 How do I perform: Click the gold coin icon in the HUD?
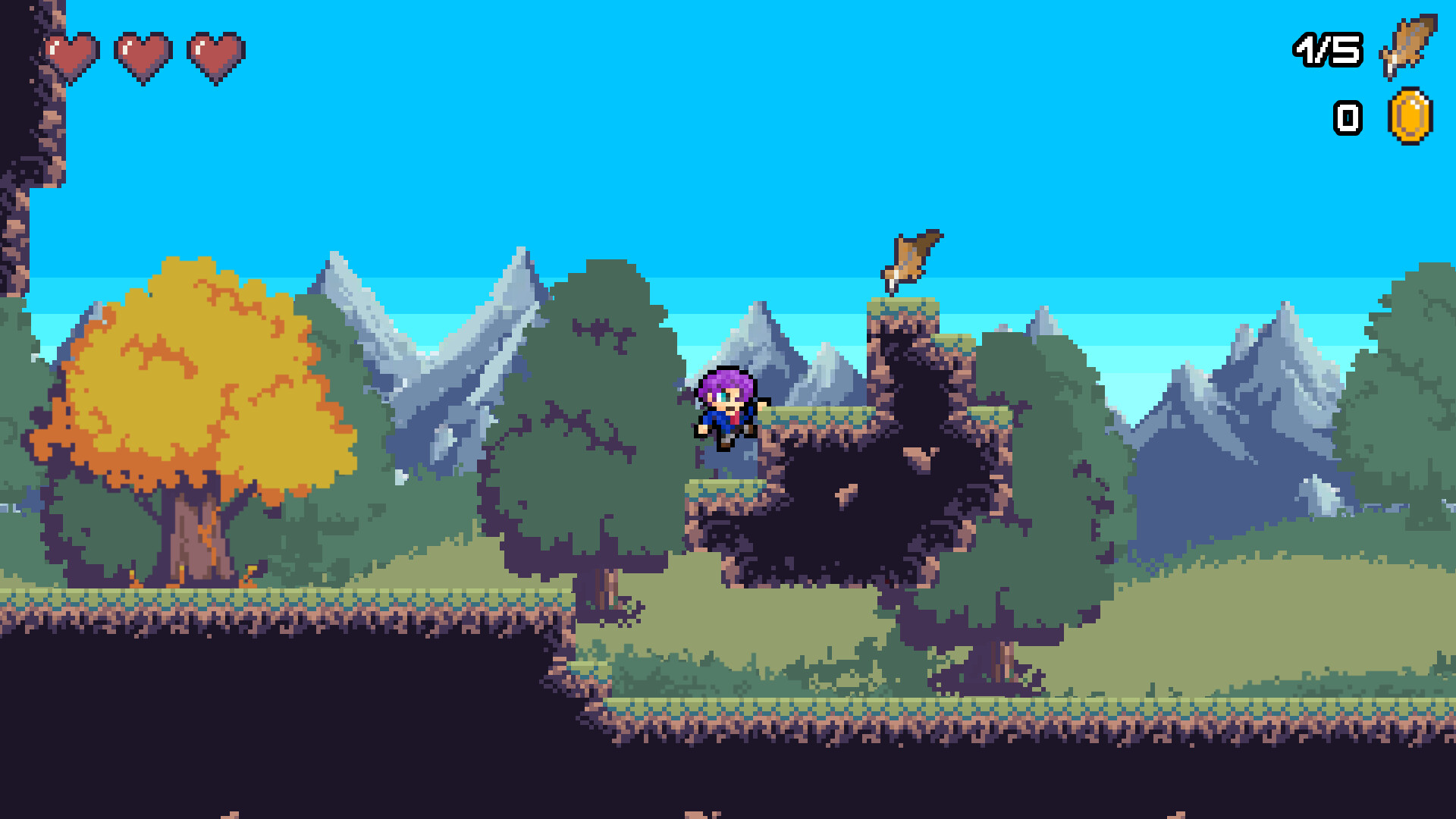pos(1410,118)
